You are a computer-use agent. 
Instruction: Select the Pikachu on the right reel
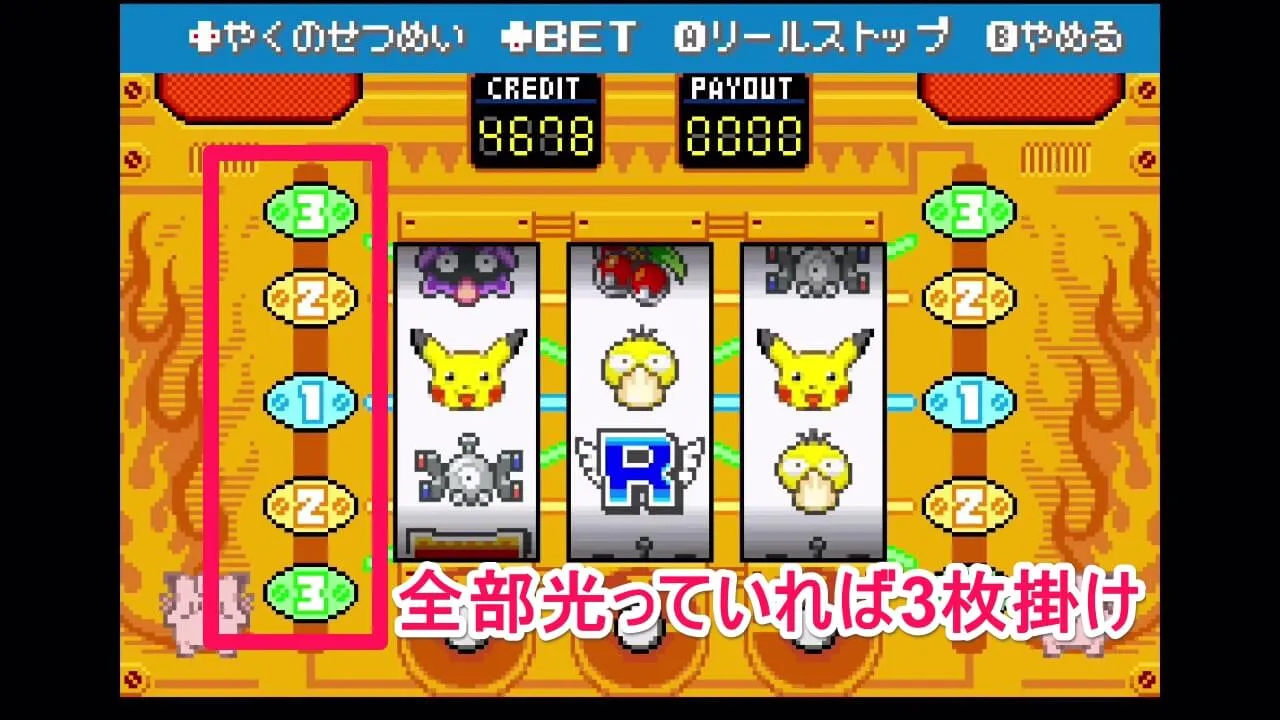pyautogui.click(x=812, y=365)
